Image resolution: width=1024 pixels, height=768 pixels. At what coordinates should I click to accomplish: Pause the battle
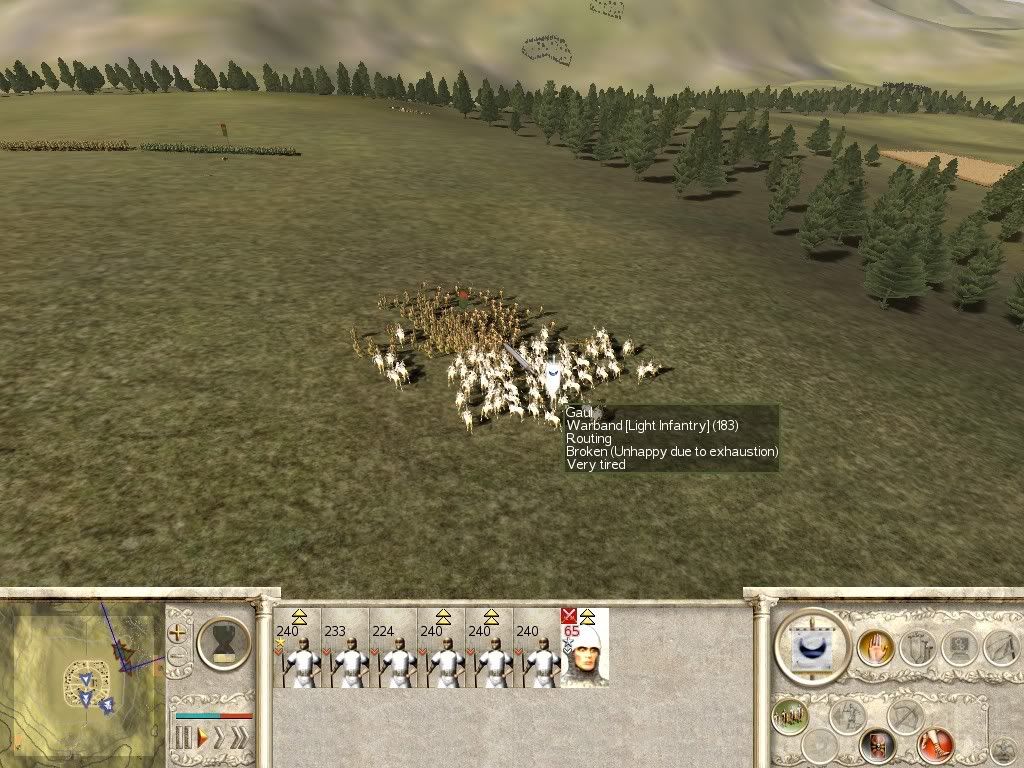tap(183, 739)
